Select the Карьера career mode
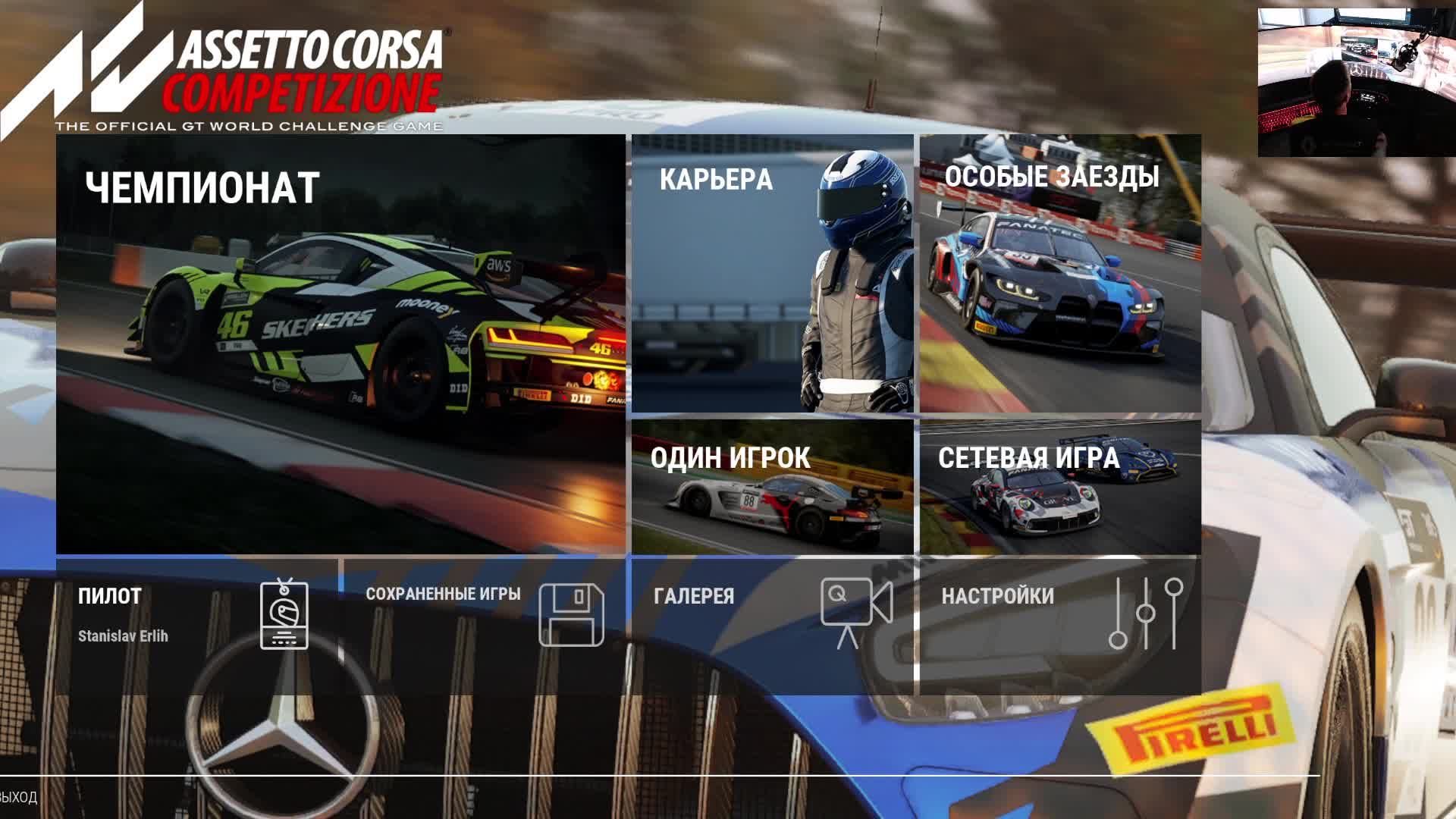Image resolution: width=1456 pixels, height=819 pixels. (772, 274)
